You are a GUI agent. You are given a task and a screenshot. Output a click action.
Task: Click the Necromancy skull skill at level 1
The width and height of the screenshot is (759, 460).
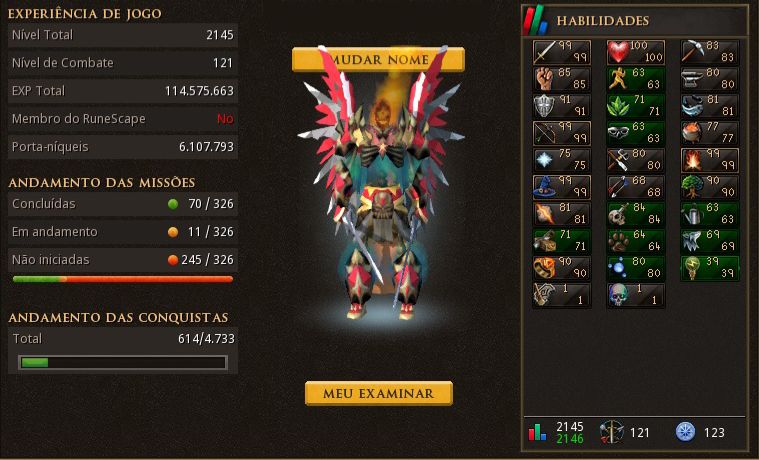click(x=635, y=296)
